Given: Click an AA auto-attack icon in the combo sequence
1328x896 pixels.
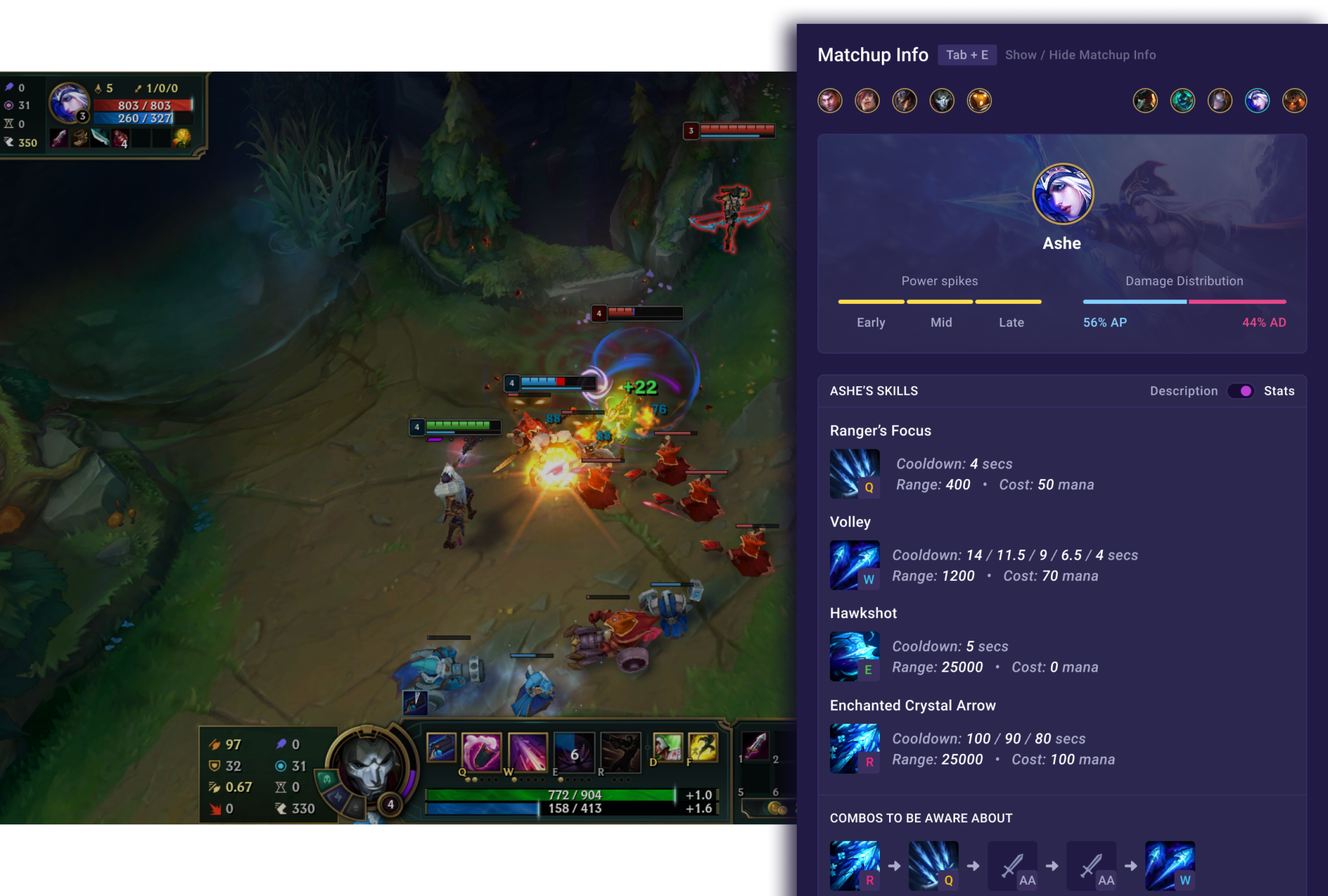Looking at the screenshot, I should tap(1012, 864).
